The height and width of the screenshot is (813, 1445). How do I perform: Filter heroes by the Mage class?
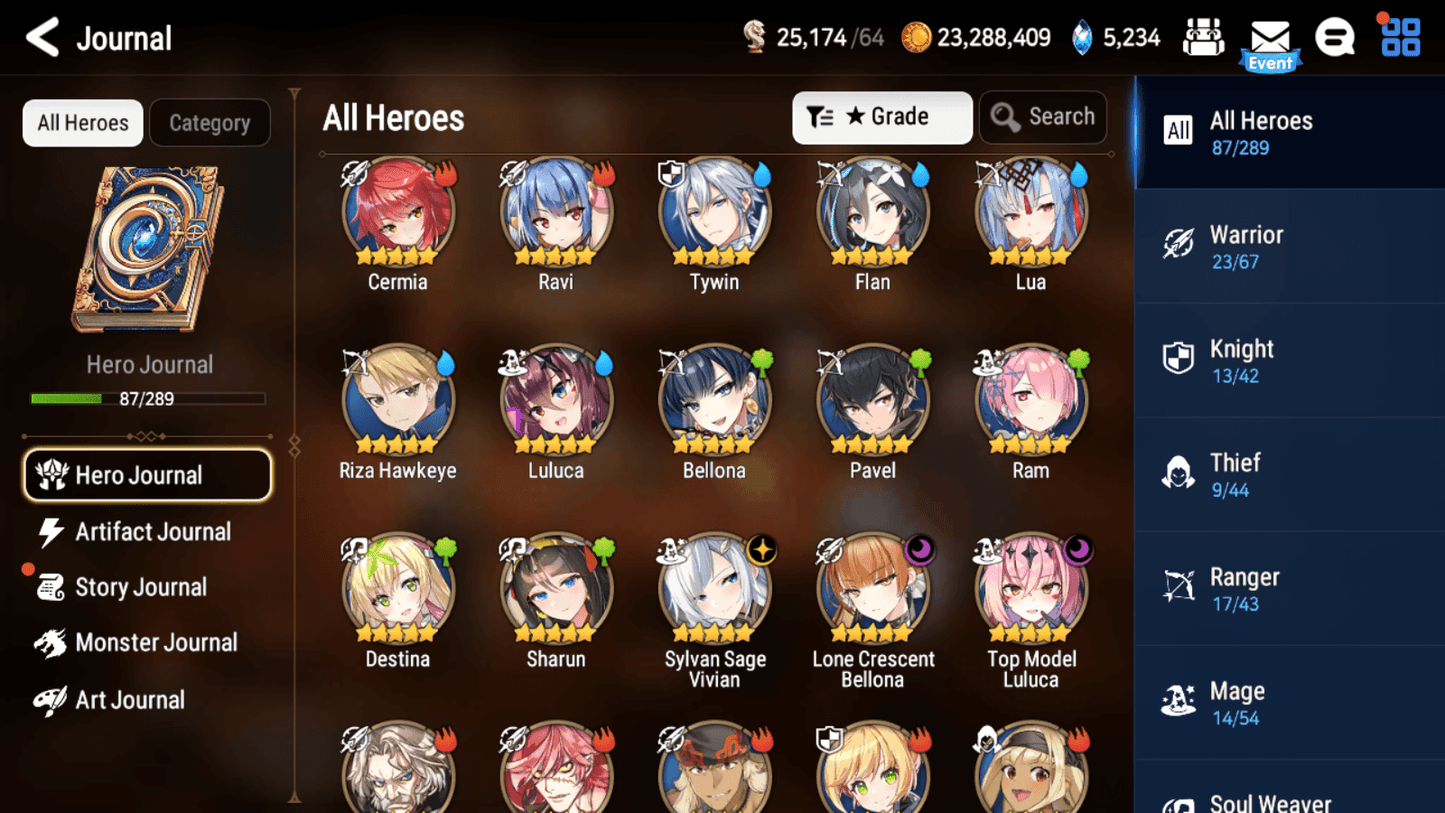[1290, 702]
